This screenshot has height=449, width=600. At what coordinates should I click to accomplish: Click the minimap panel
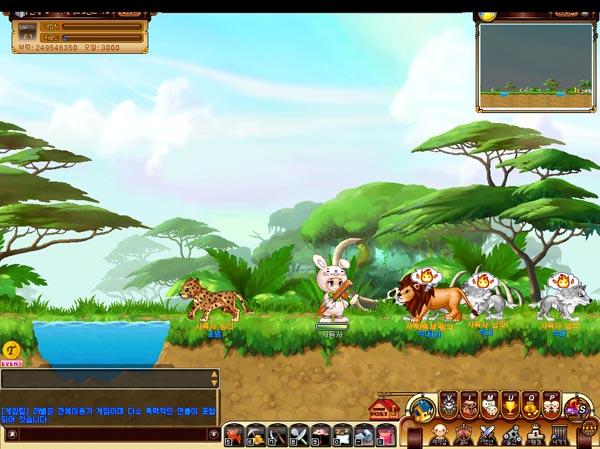535,67
